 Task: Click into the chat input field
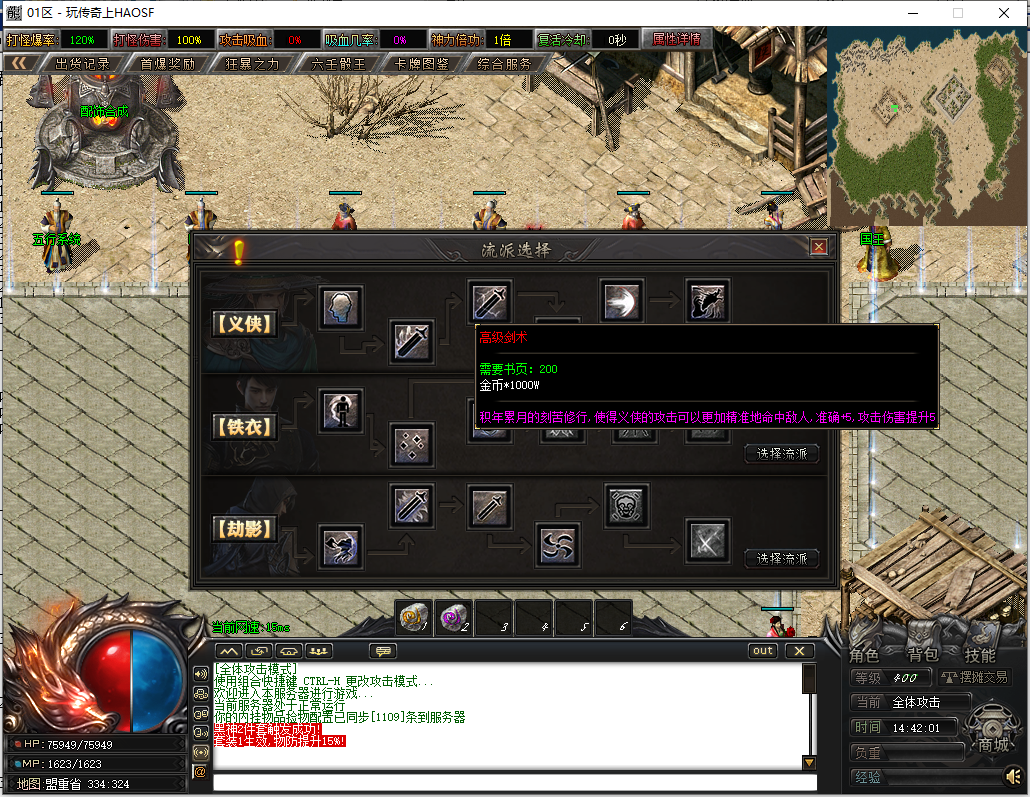click(x=514, y=783)
